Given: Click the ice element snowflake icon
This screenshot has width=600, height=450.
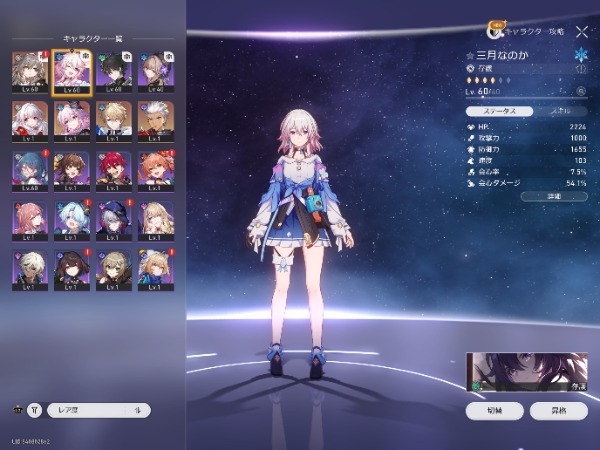Looking at the screenshot, I should [581, 54].
